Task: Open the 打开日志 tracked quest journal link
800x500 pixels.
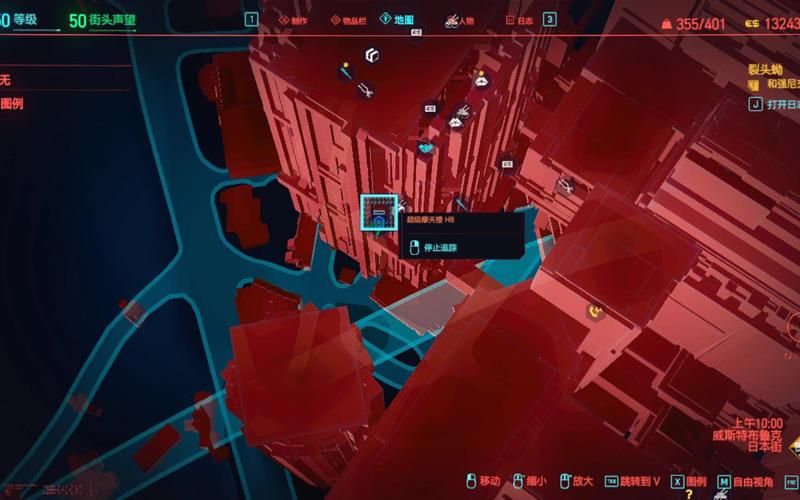Action: click(x=779, y=103)
